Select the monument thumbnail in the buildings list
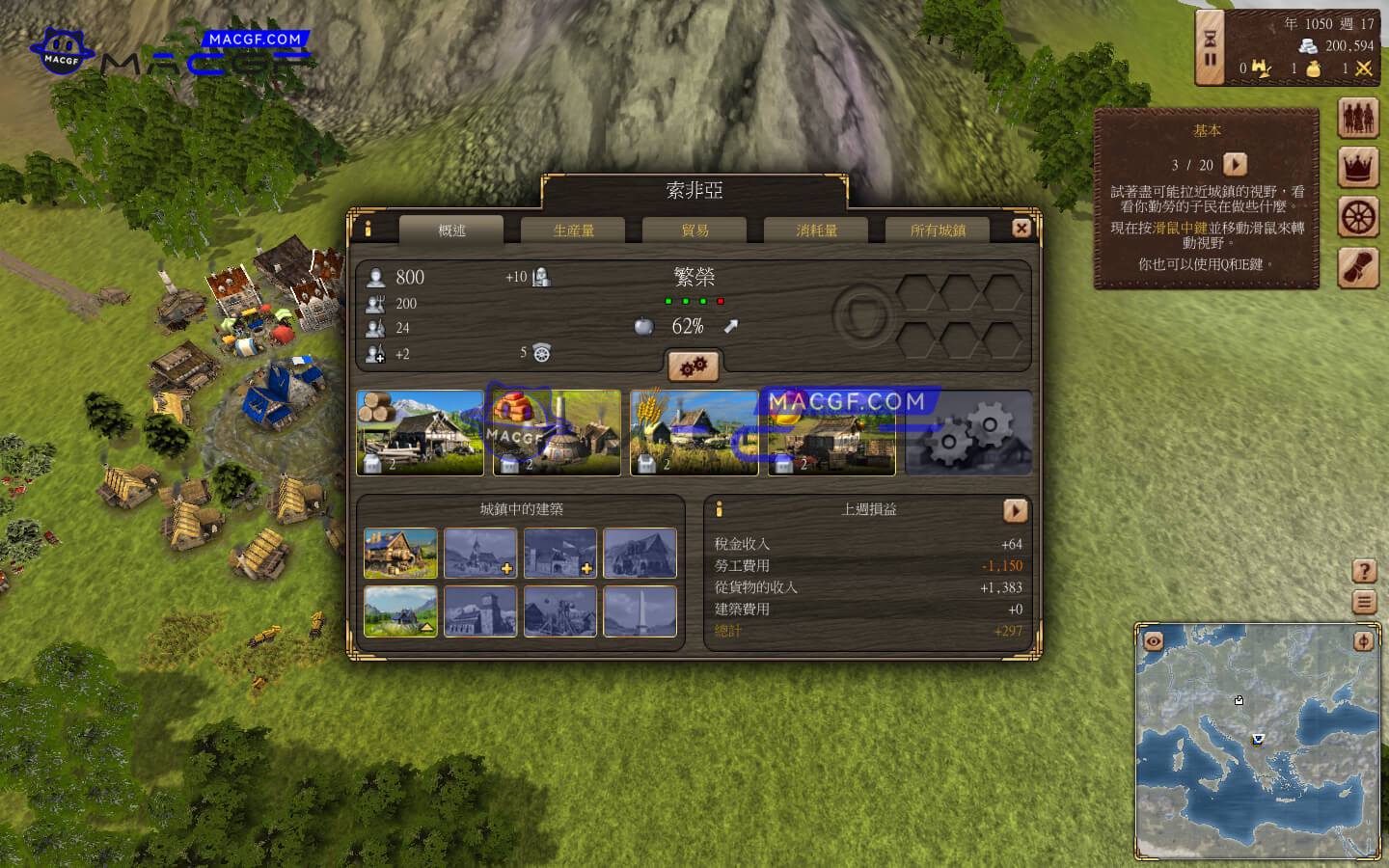The image size is (1389, 868). pos(640,610)
